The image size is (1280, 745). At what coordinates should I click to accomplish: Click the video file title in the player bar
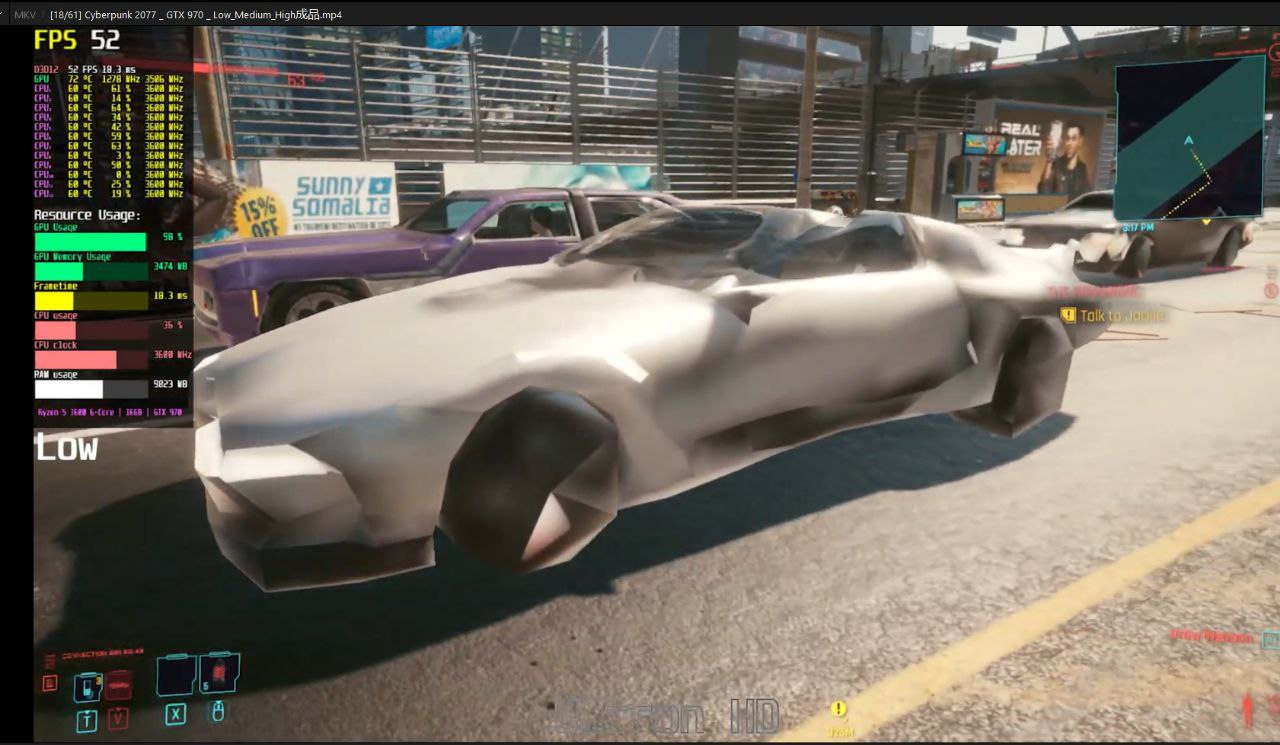[x=195, y=15]
